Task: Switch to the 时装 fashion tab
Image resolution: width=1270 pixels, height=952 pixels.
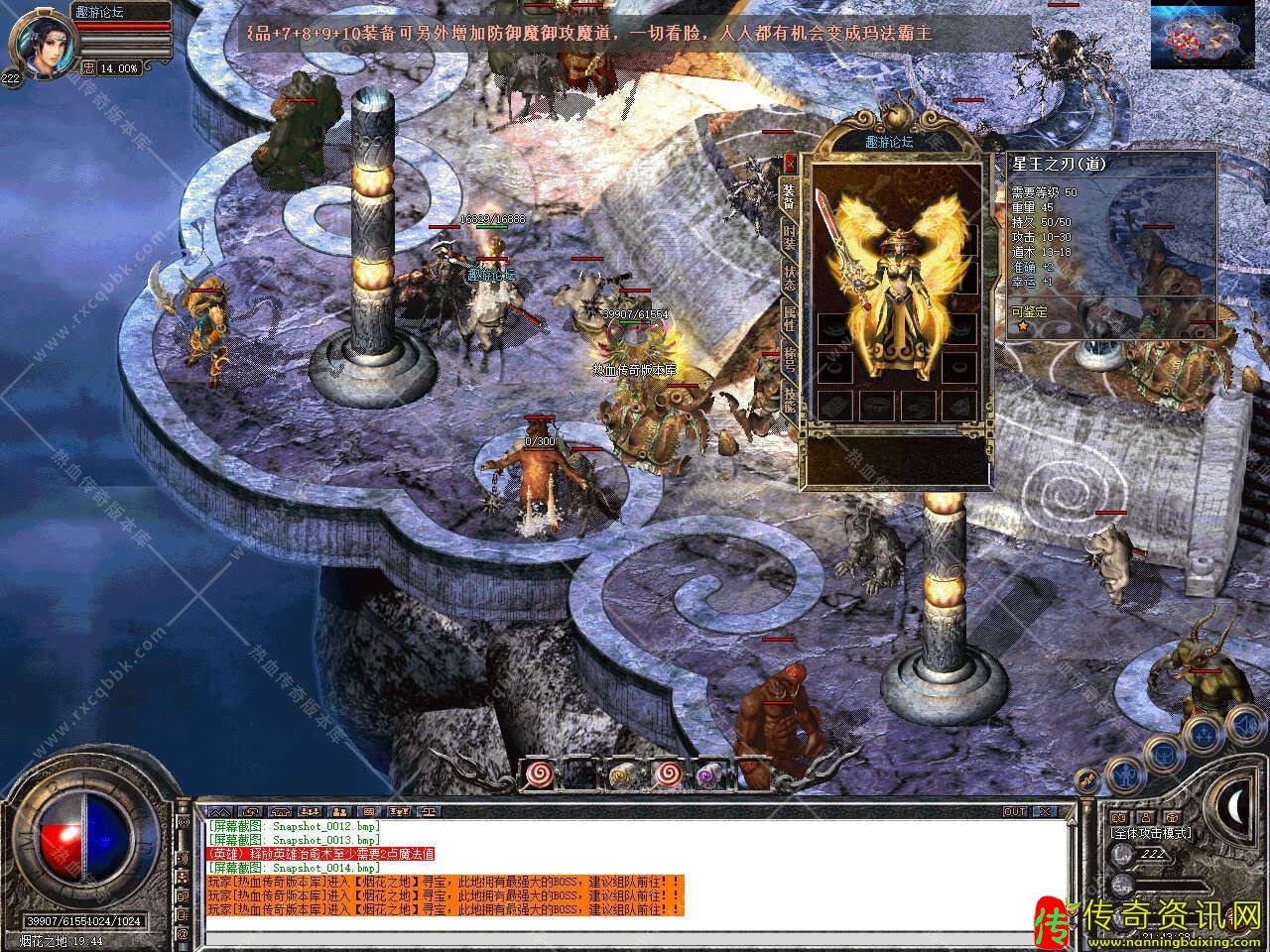Action: point(790,238)
